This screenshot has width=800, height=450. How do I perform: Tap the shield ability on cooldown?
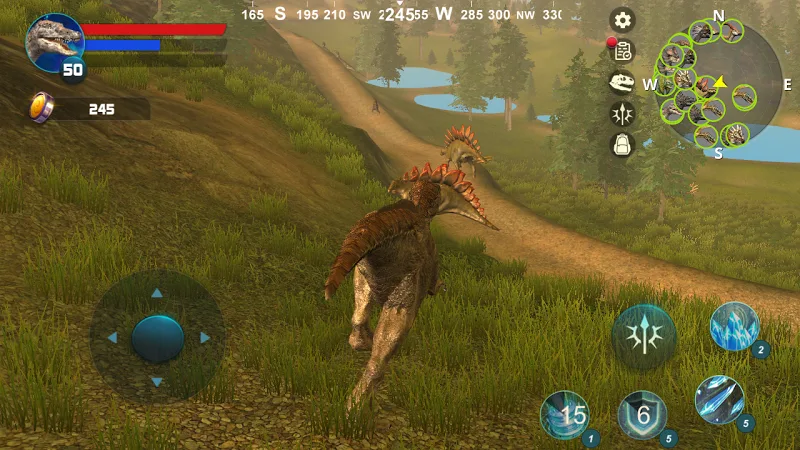(643, 414)
